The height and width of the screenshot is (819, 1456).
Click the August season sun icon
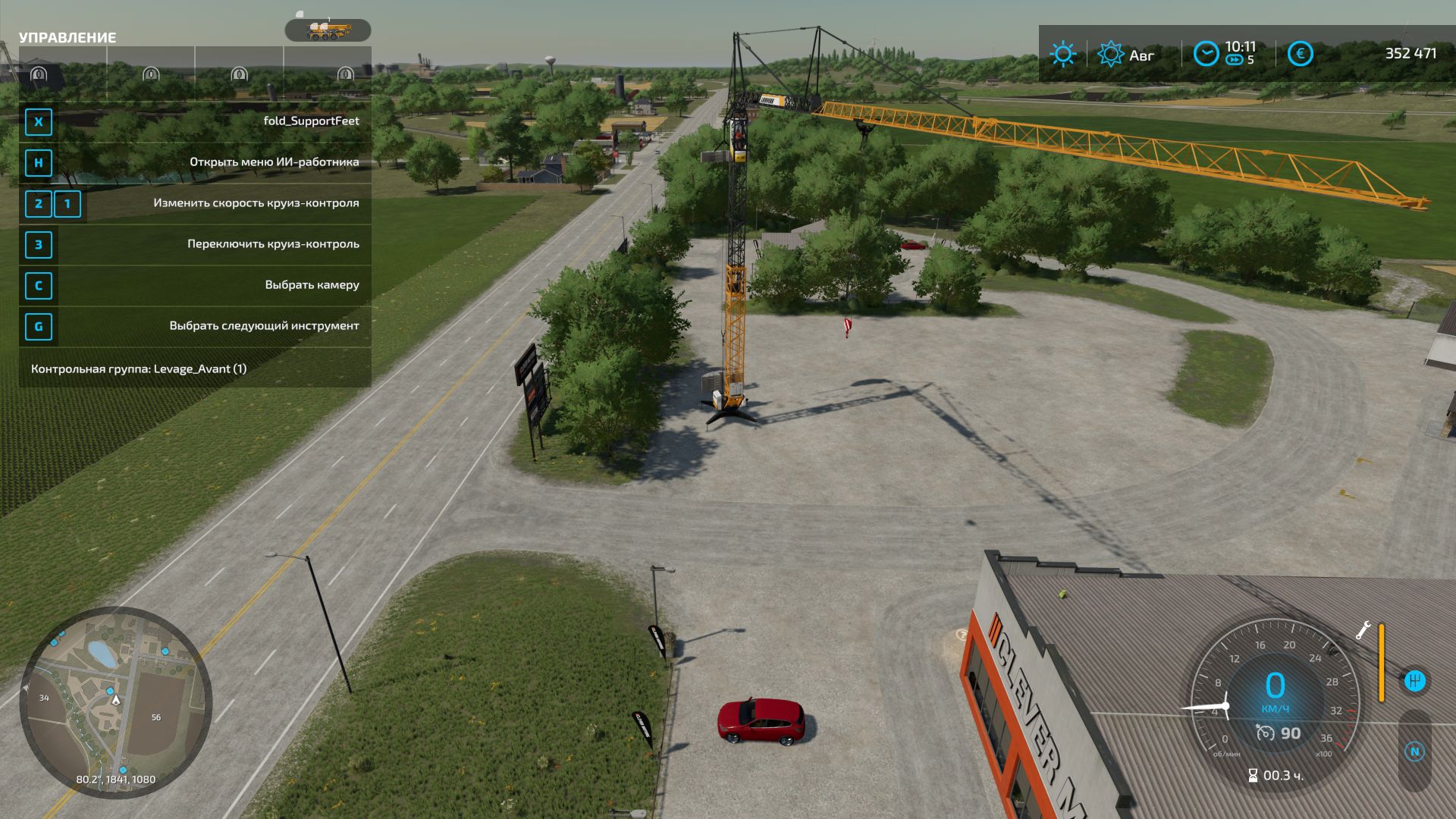point(1111,54)
